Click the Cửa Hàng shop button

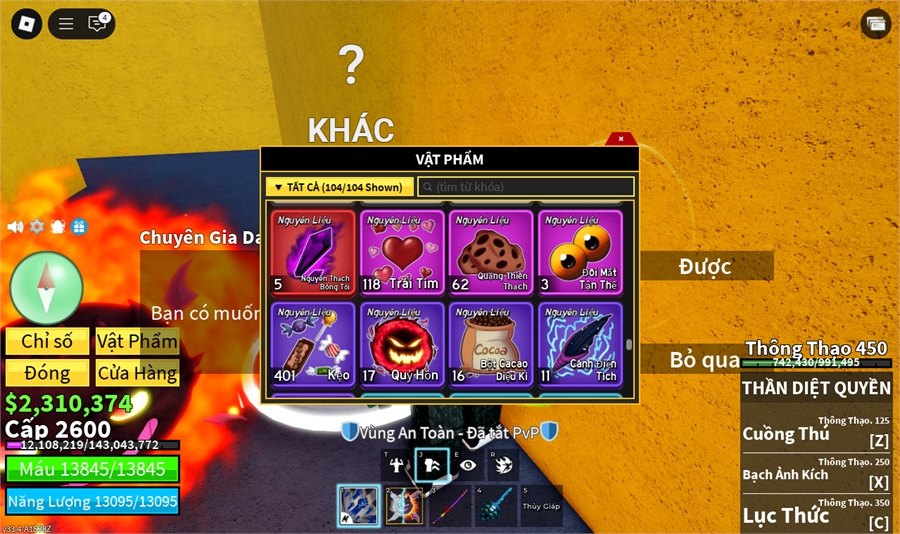pyautogui.click(x=137, y=373)
